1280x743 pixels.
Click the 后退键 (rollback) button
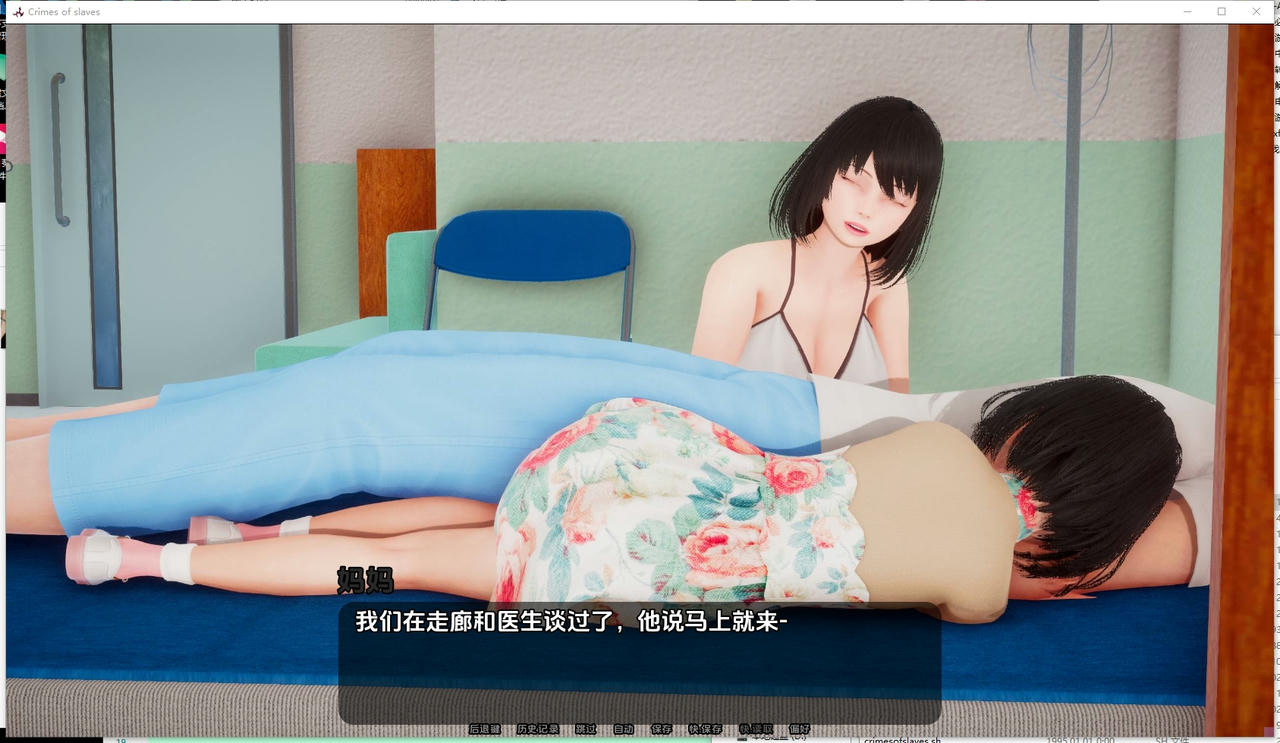click(x=485, y=729)
